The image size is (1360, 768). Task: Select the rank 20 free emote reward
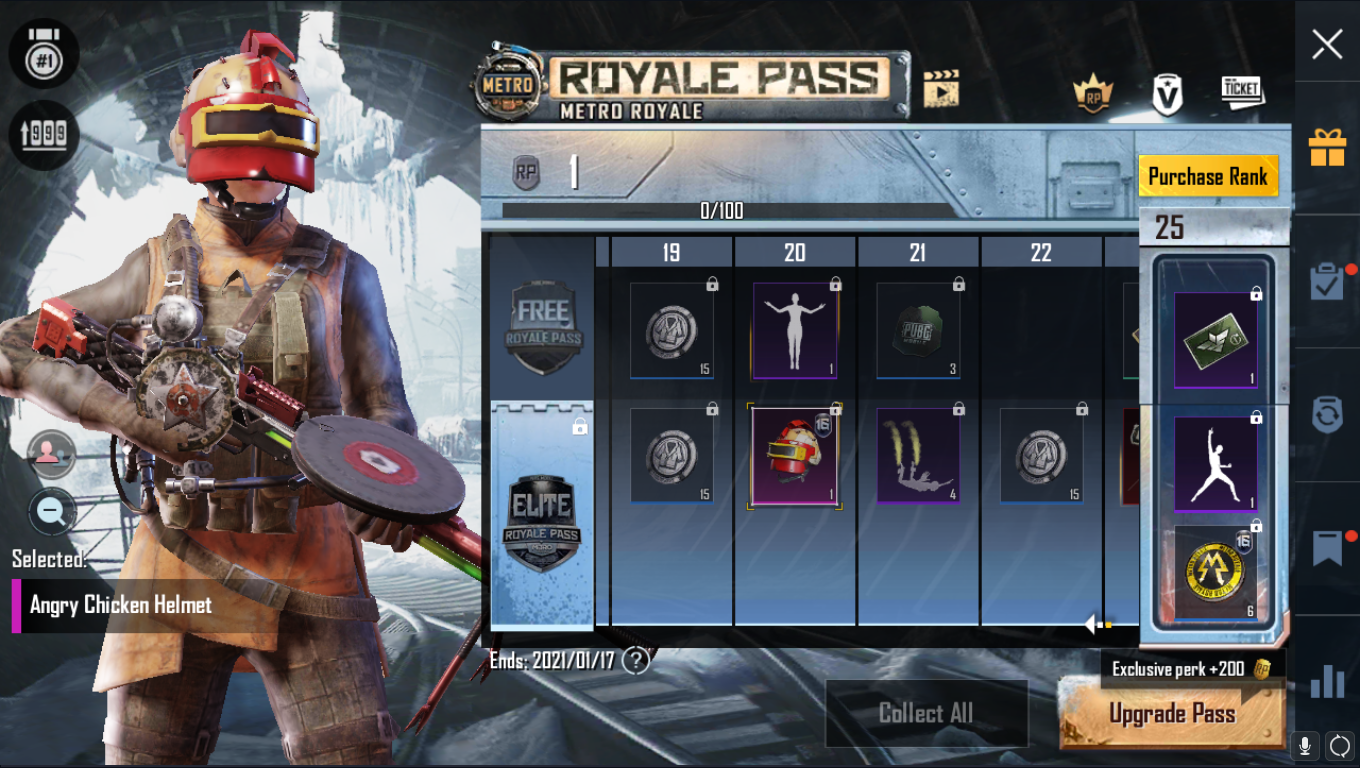click(795, 330)
